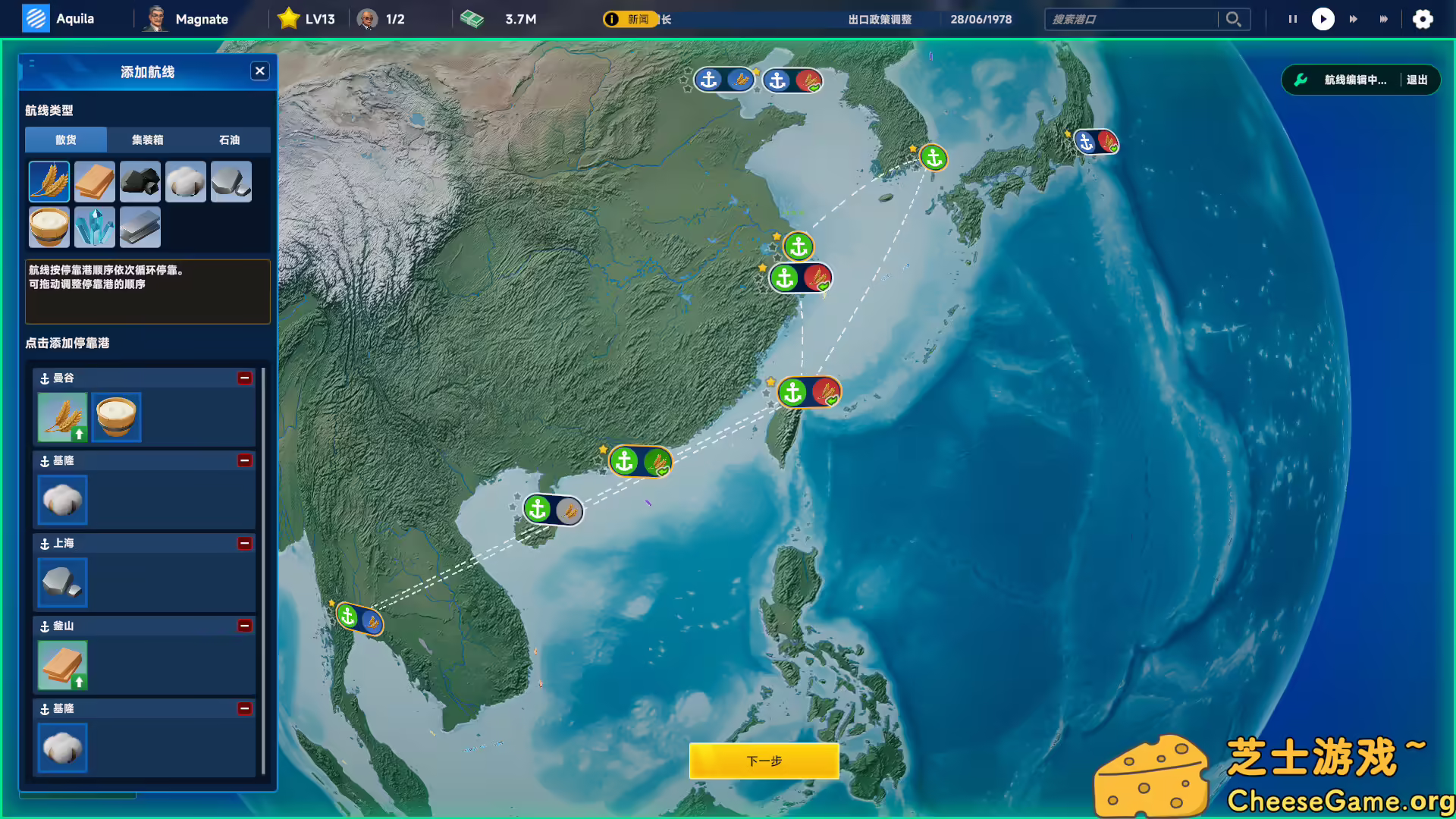The width and height of the screenshot is (1456, 819).
Task: Select the stone ore cargo icon
Action: (x=231, y=181)
